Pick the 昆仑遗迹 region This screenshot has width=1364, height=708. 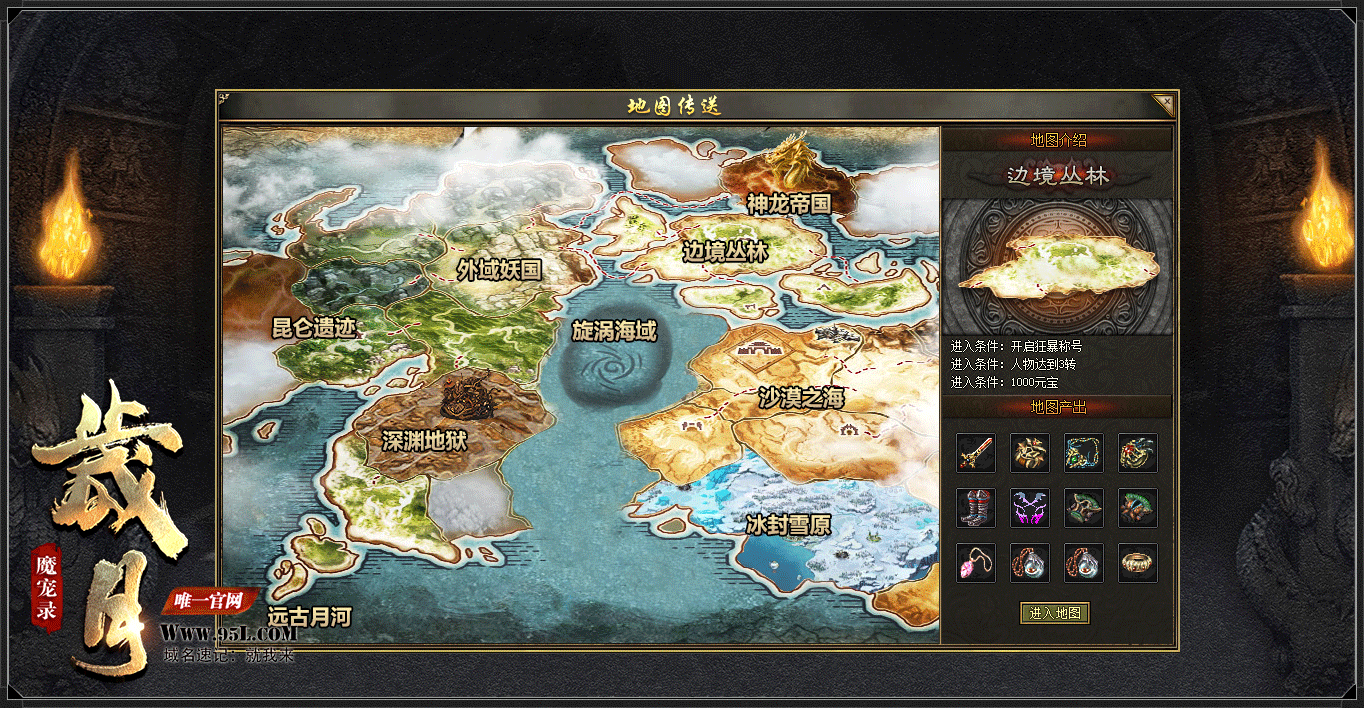[314, 327]
